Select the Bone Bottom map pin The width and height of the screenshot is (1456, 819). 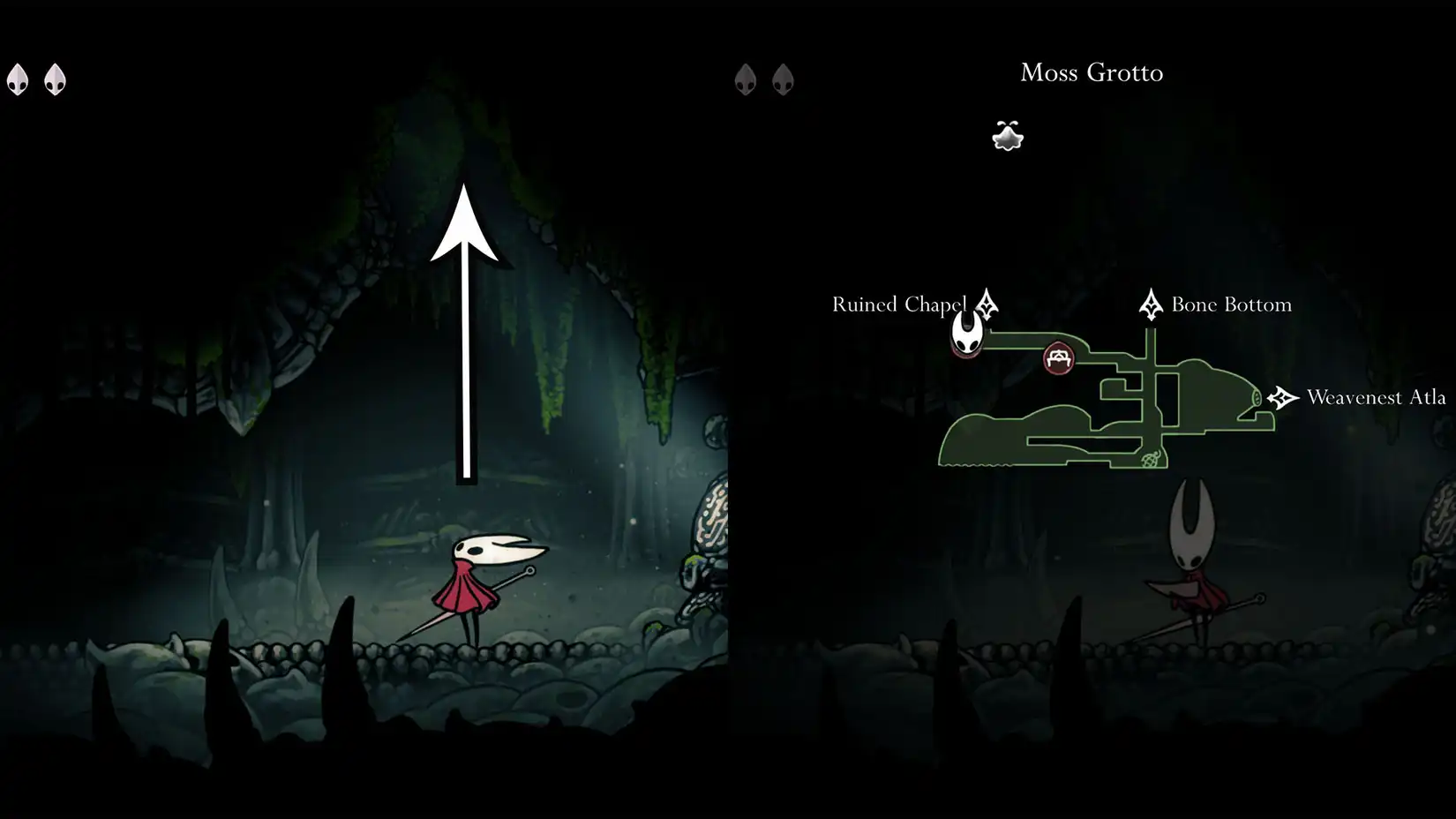click(x=1152, y=304)
